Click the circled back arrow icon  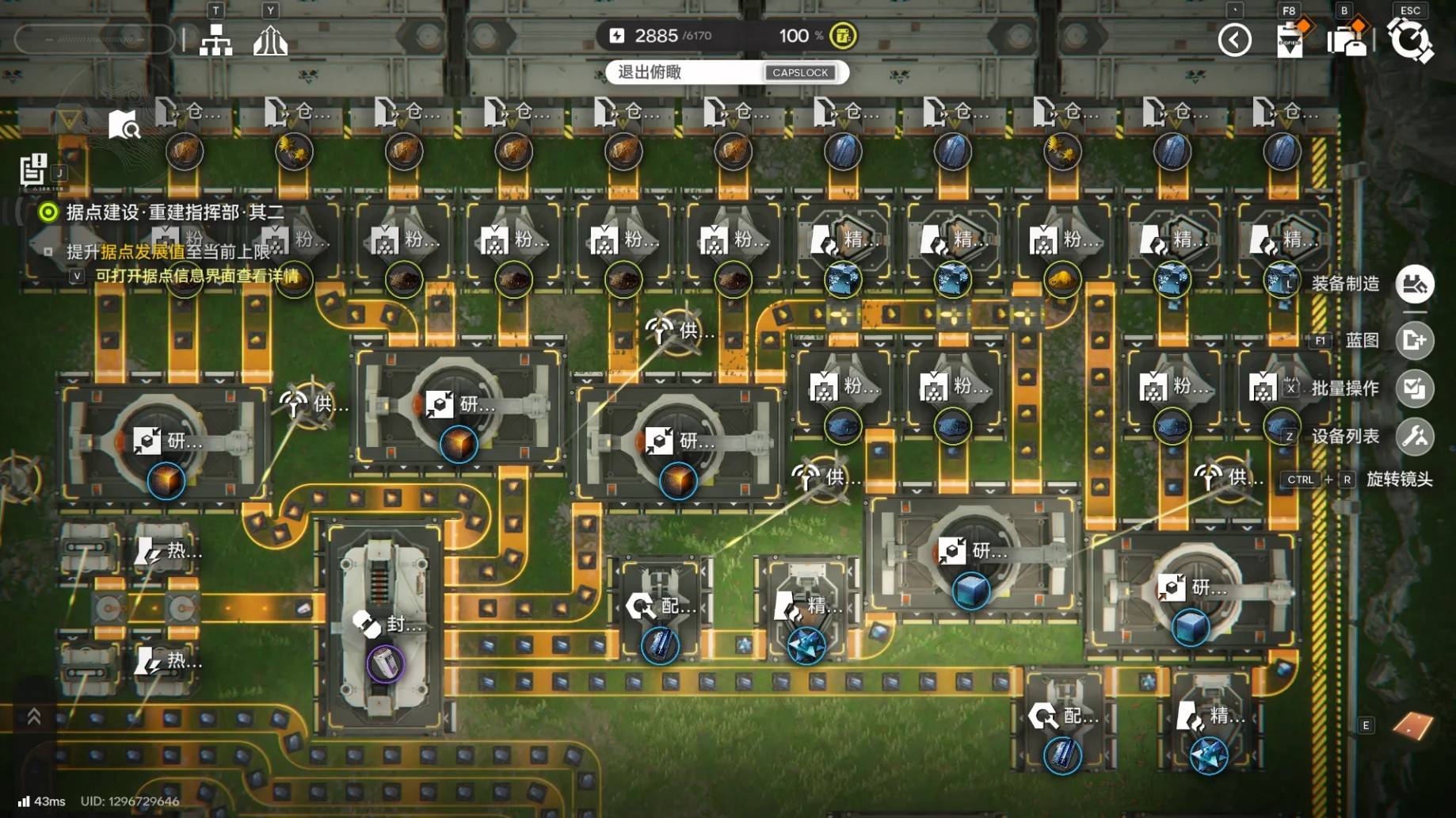[1234, 40]
